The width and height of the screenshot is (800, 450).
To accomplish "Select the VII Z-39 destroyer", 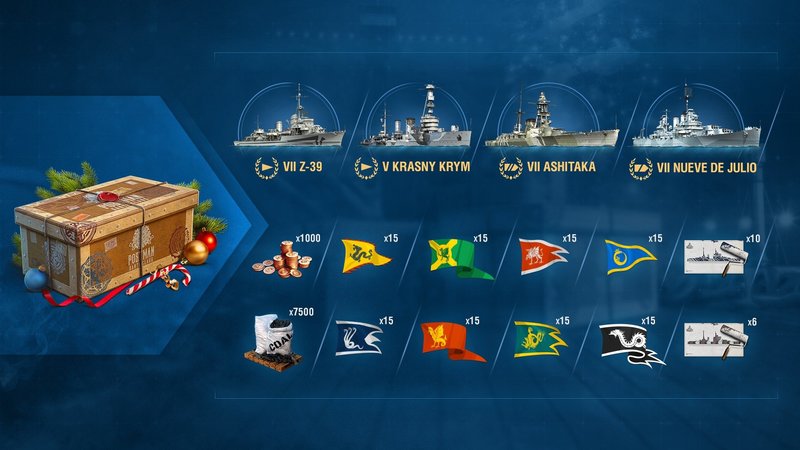I will [288, 127].
